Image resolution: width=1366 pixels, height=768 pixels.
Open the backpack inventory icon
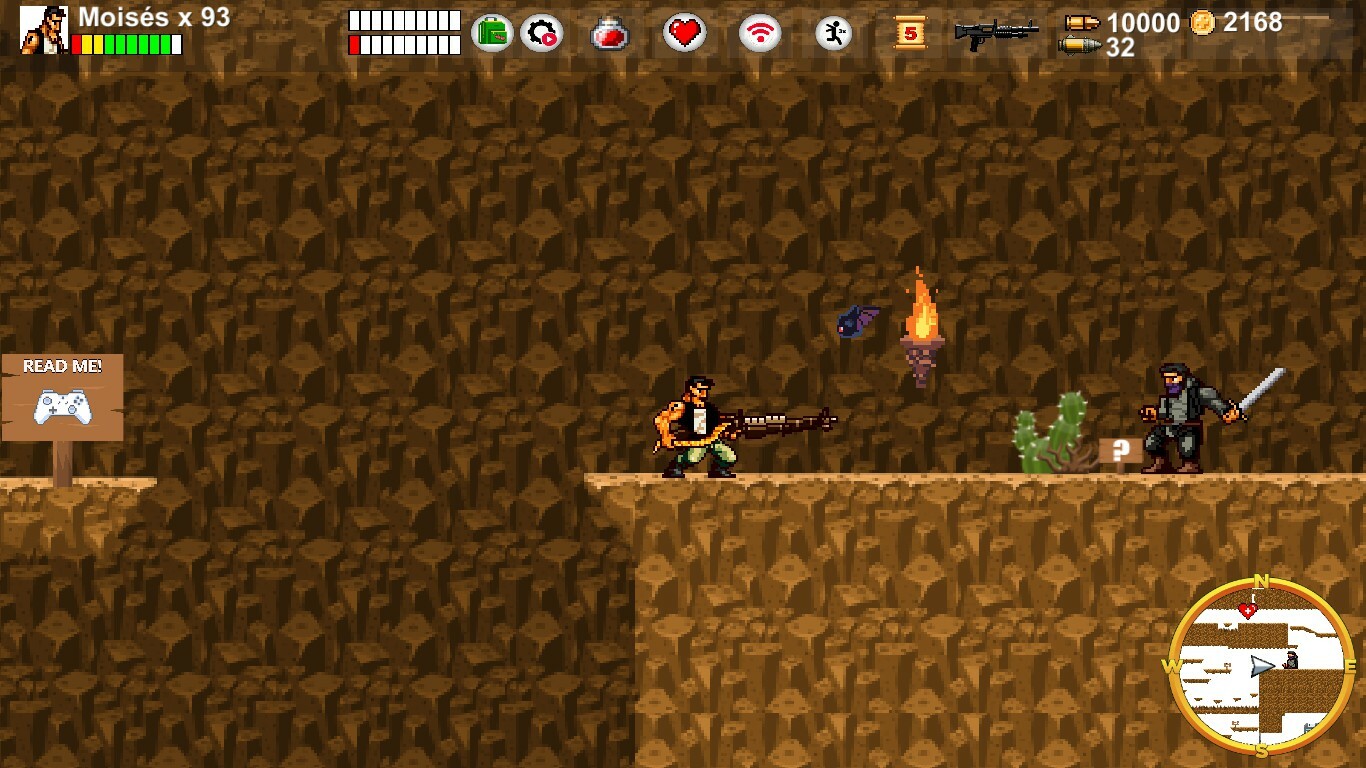click(x=490, y=32)
